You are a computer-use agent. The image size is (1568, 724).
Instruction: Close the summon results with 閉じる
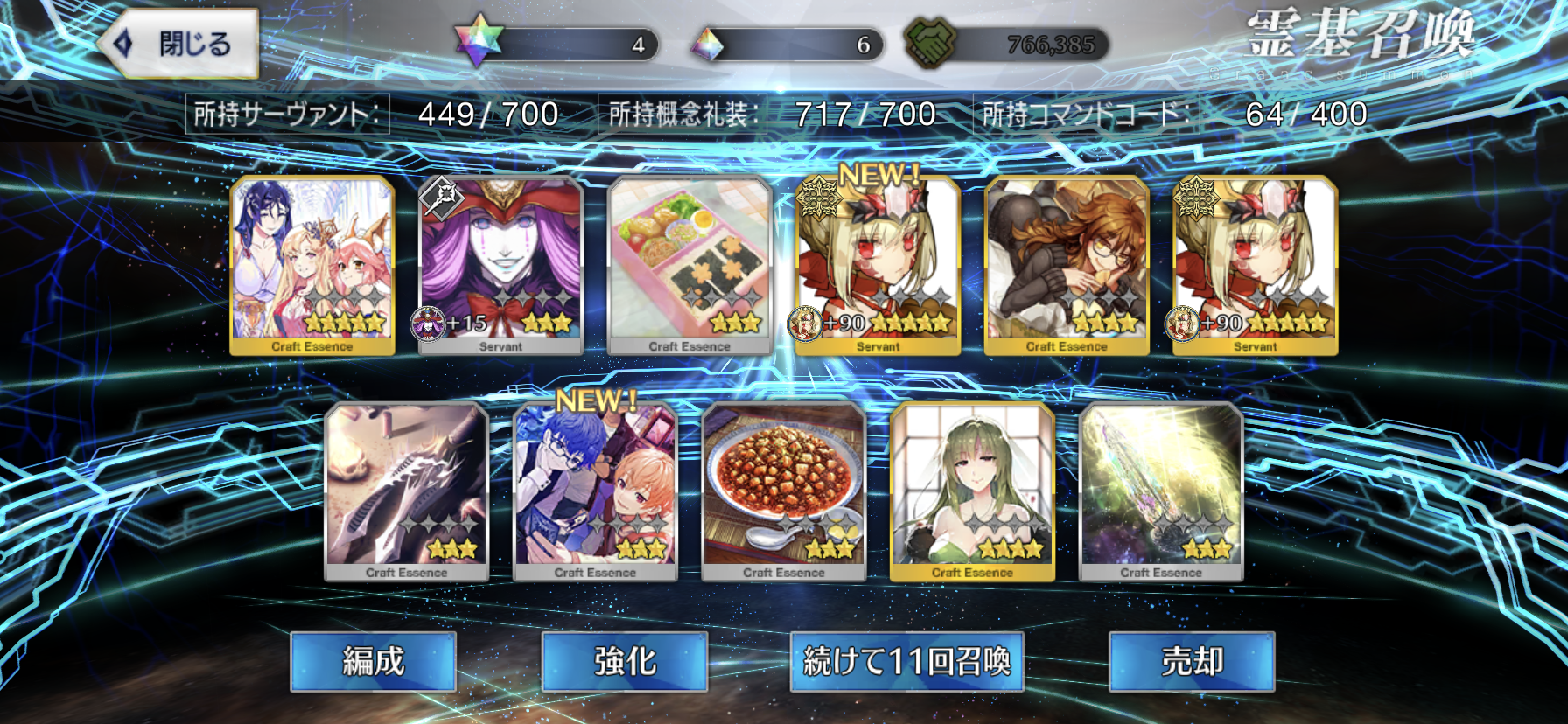pyautogui.click(x=179, y=44)
